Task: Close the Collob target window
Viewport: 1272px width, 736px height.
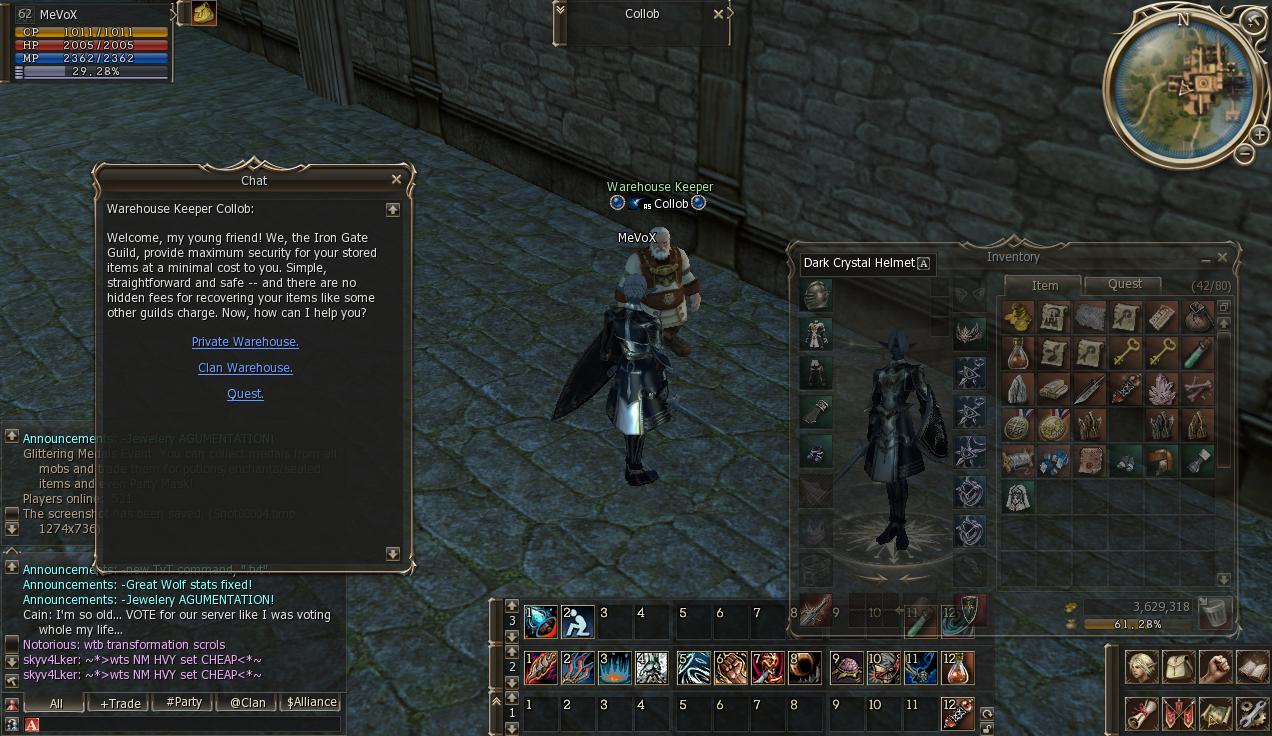Action: click(718, 14)
